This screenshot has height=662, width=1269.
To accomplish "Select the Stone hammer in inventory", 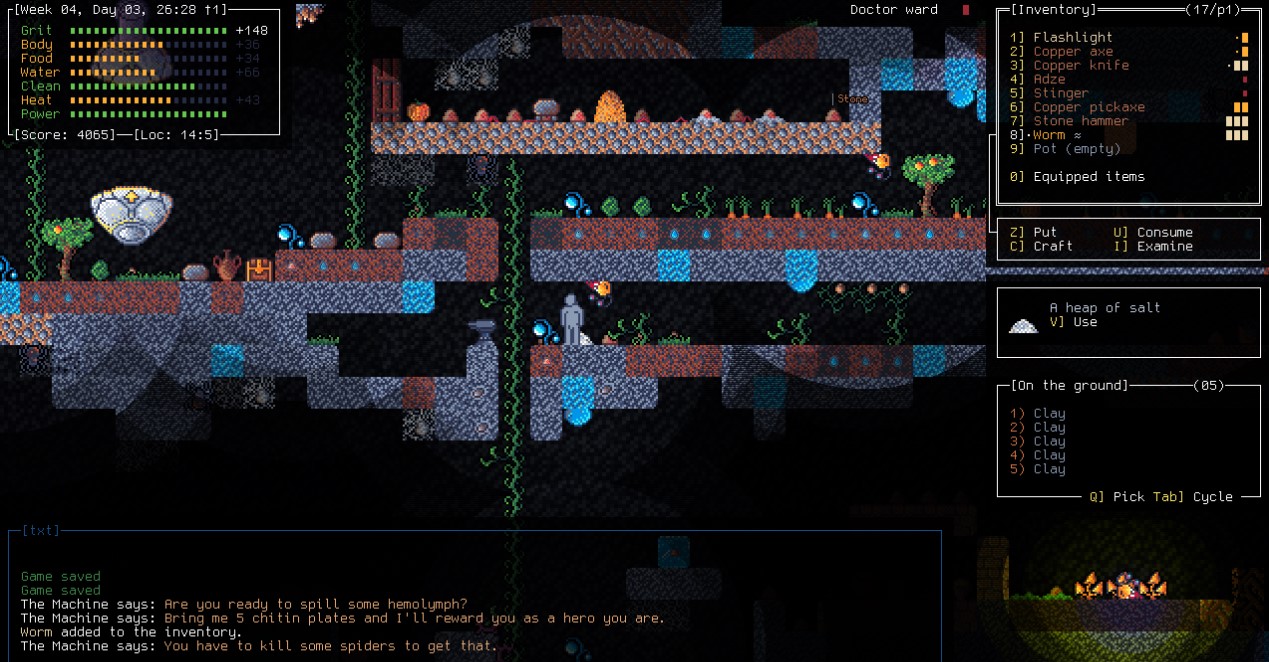I will (x=1080, y=121).
